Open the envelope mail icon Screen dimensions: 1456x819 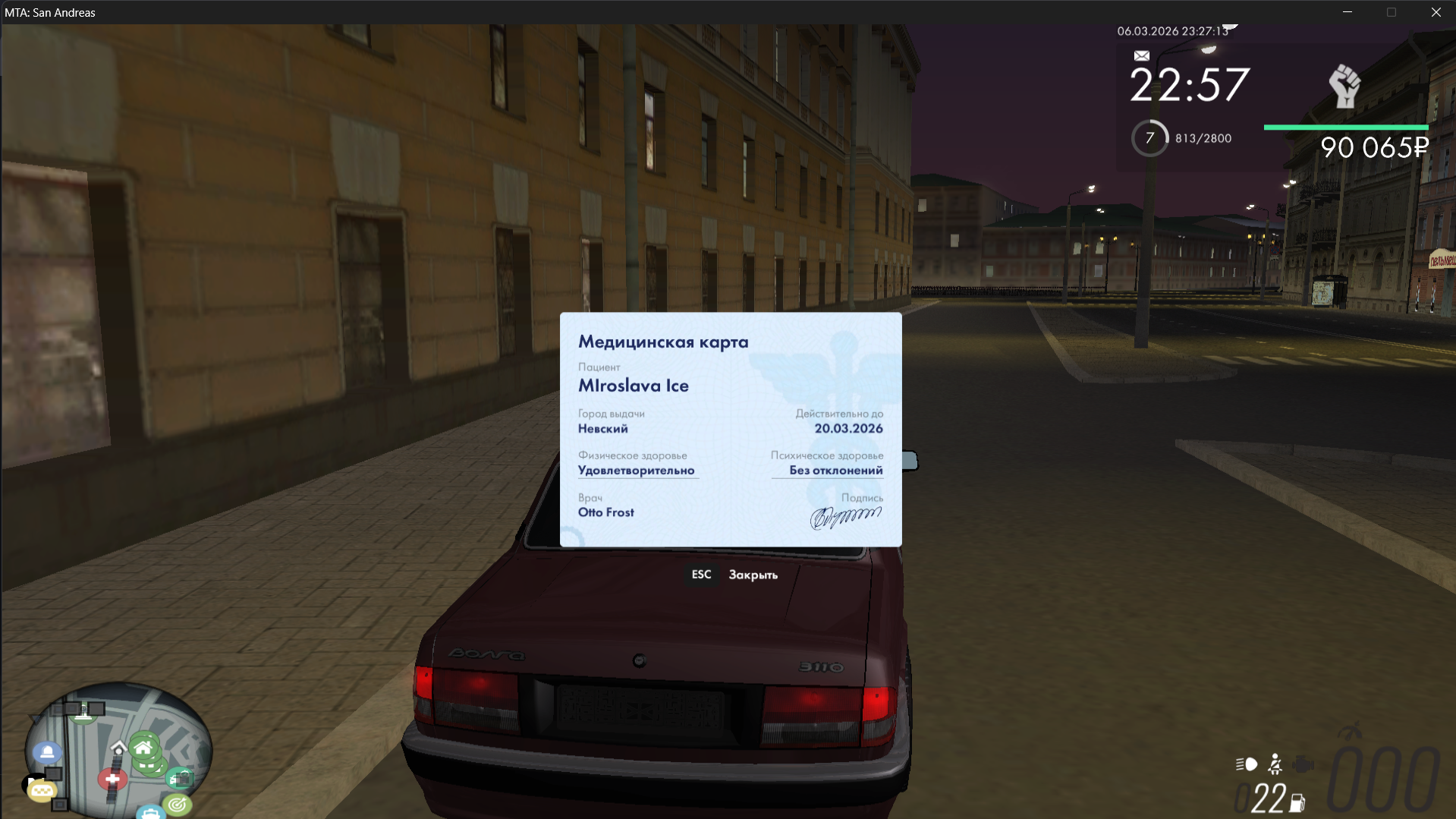pyautogui.click(x=1141, y=55)
